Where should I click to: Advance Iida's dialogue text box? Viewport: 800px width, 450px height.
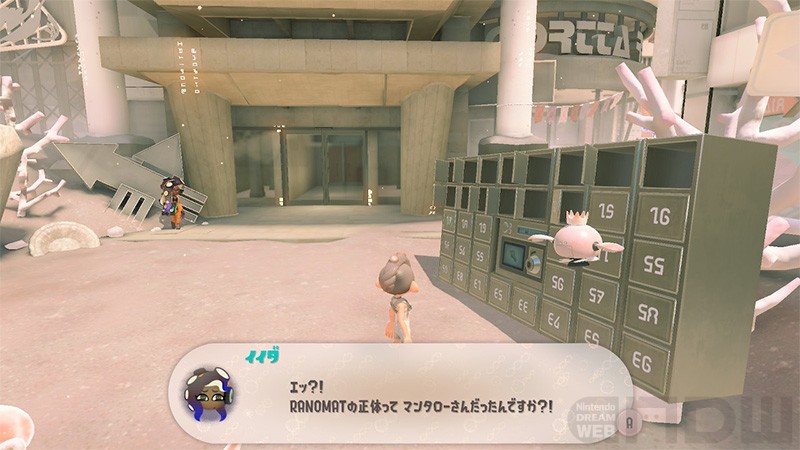pyautogui.click(x=627, y=421)
